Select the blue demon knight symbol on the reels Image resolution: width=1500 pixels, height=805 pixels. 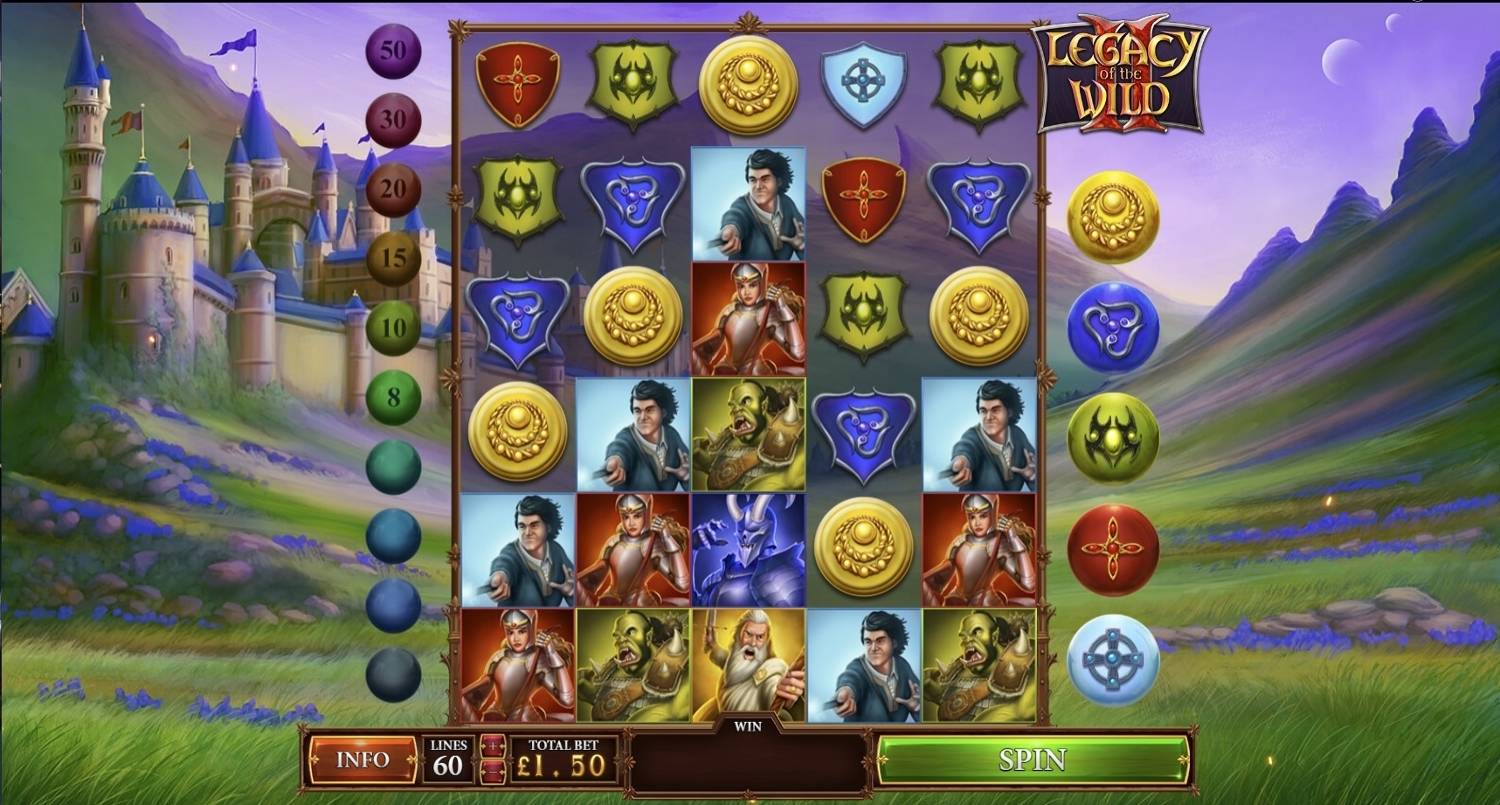pos(748,550)
